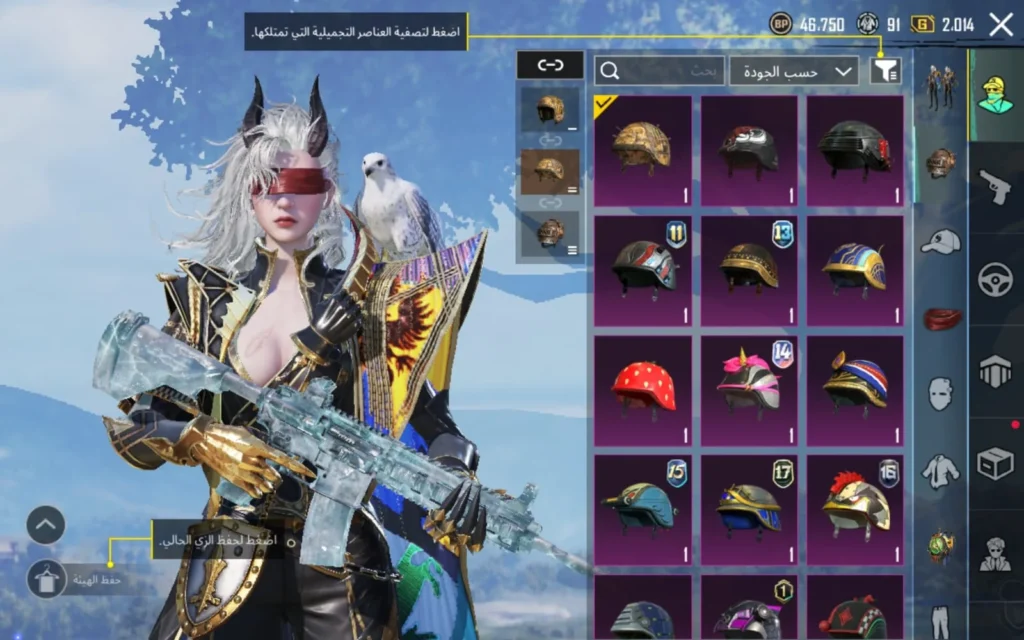
Task: Choose the white face mask category
Action: 940,393
